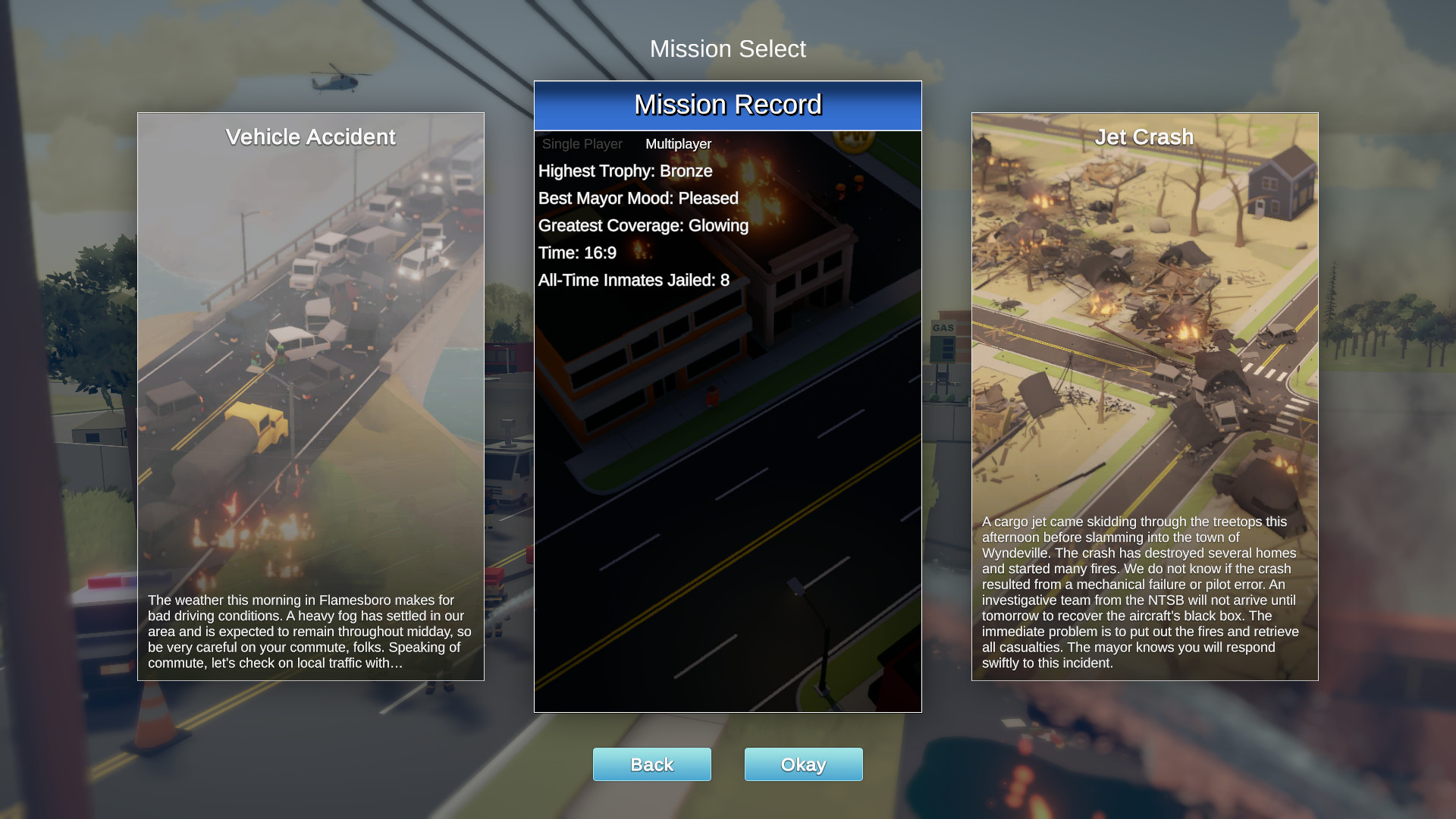
Task: Click the Mission Select title
Action: point(727,49)
